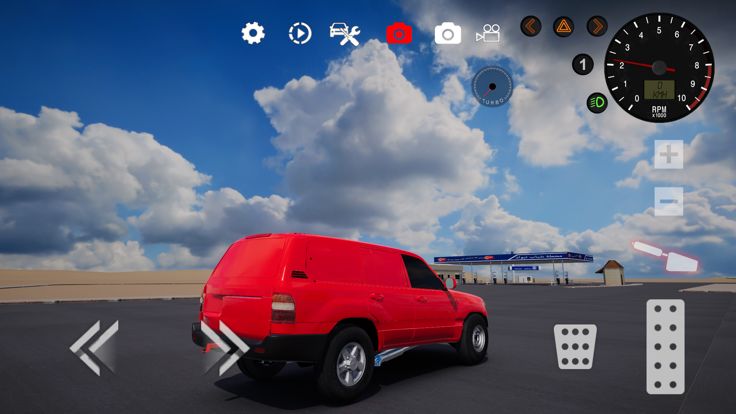Toggle the green headlights button
The width and height of the screenshot is (736, 414).
point(597,102)
